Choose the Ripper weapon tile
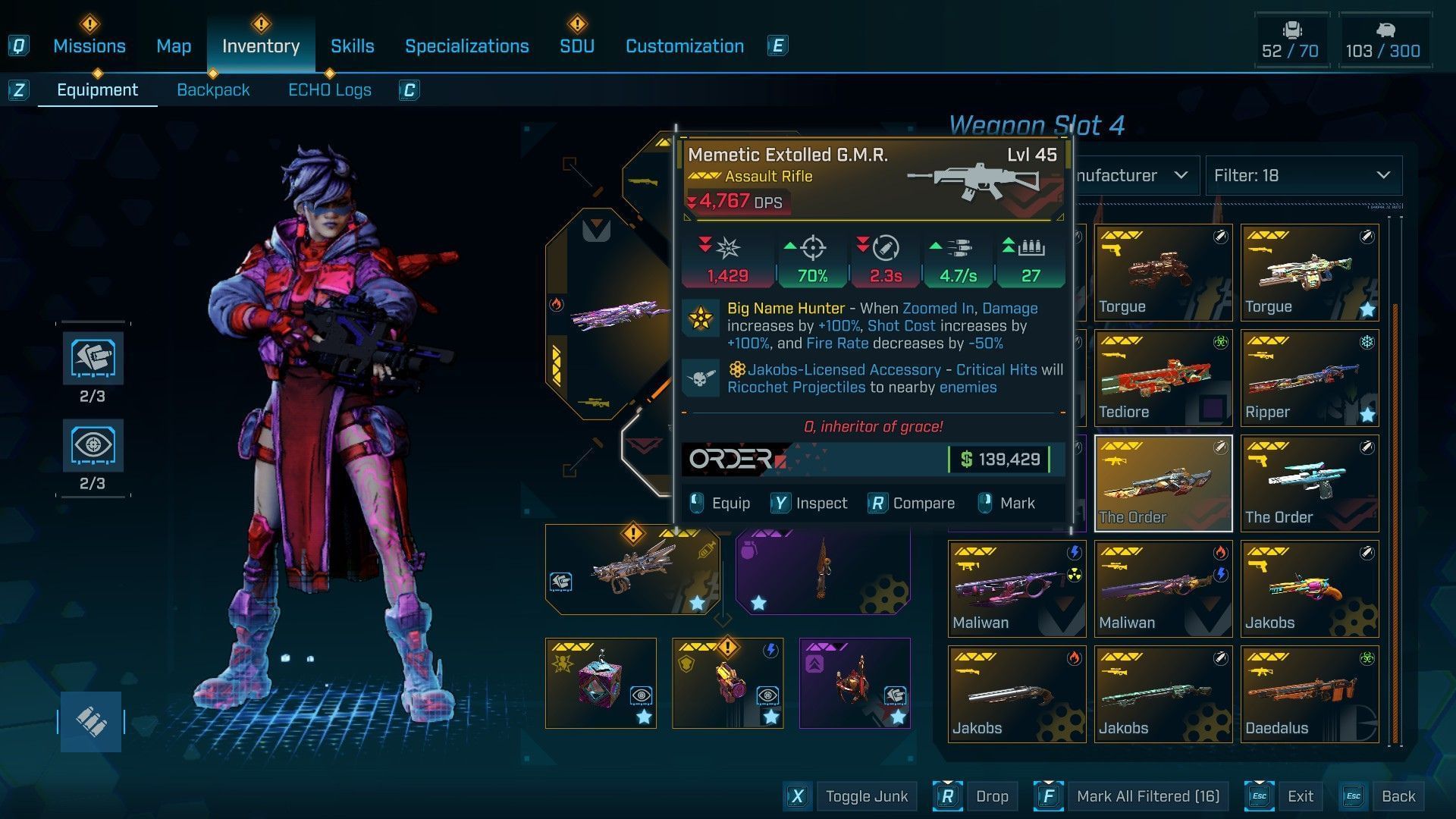The image size is (1456, 819). click(x=1309, y=378)
